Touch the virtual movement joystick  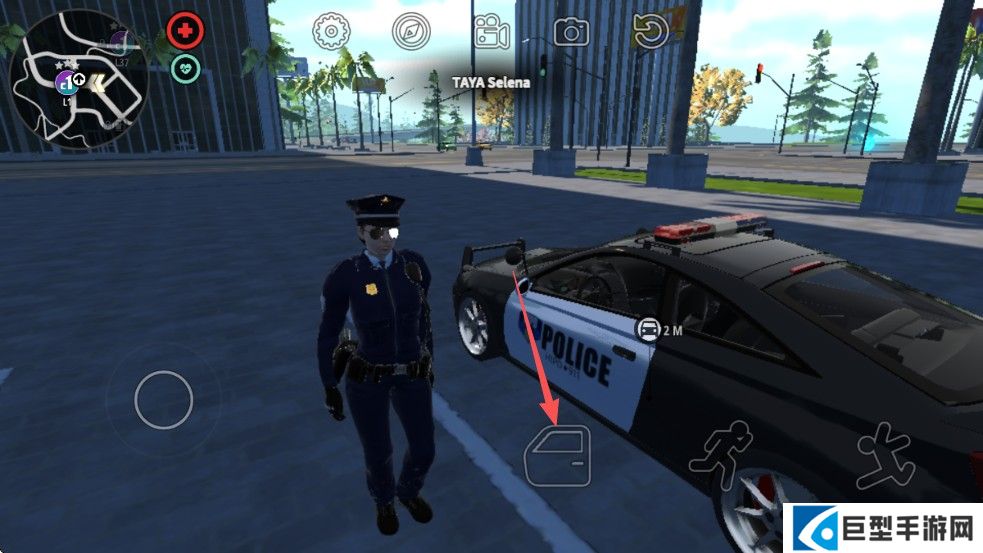point(163,400)
